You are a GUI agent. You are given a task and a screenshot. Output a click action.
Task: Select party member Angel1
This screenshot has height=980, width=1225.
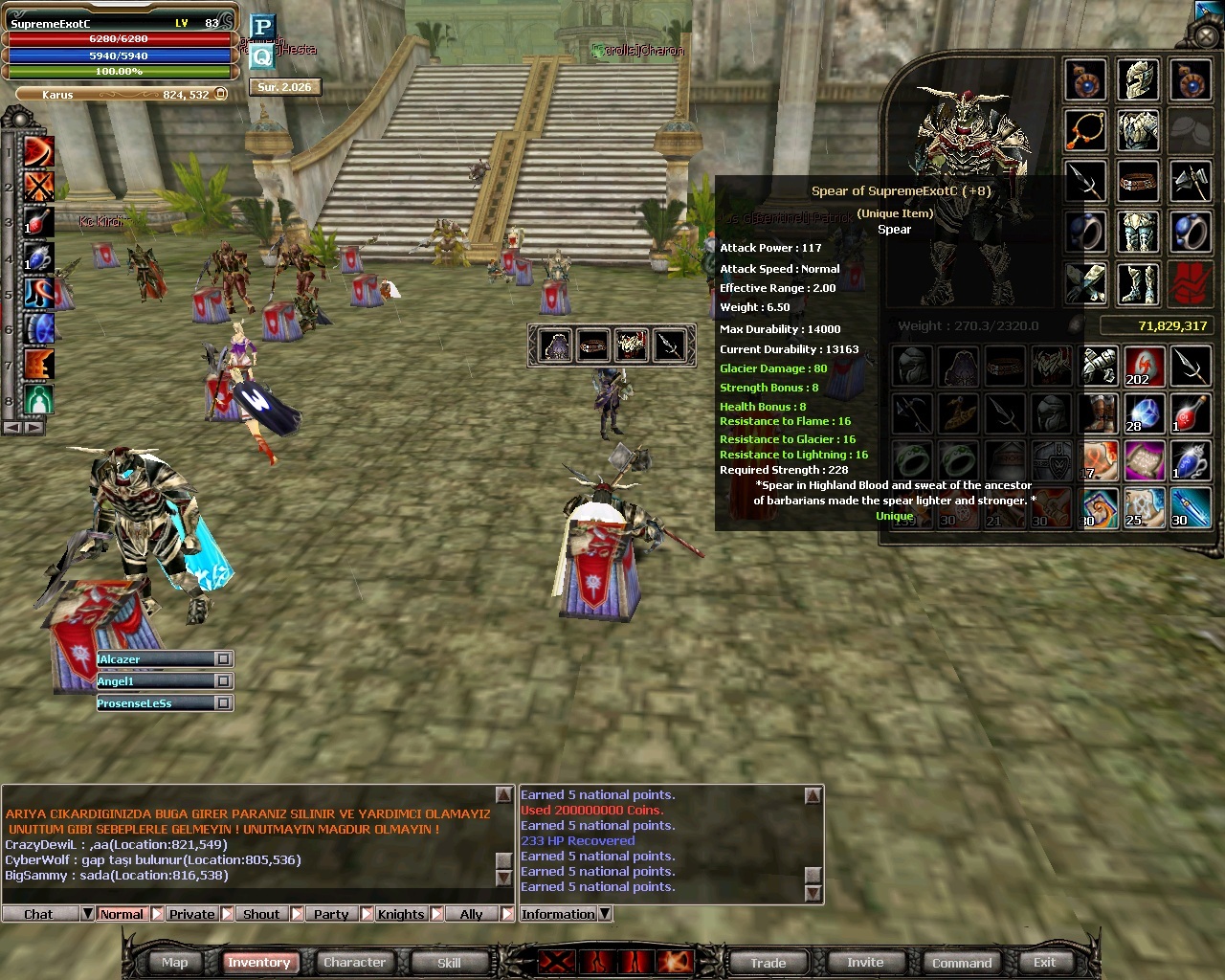(x=153, y=681)
